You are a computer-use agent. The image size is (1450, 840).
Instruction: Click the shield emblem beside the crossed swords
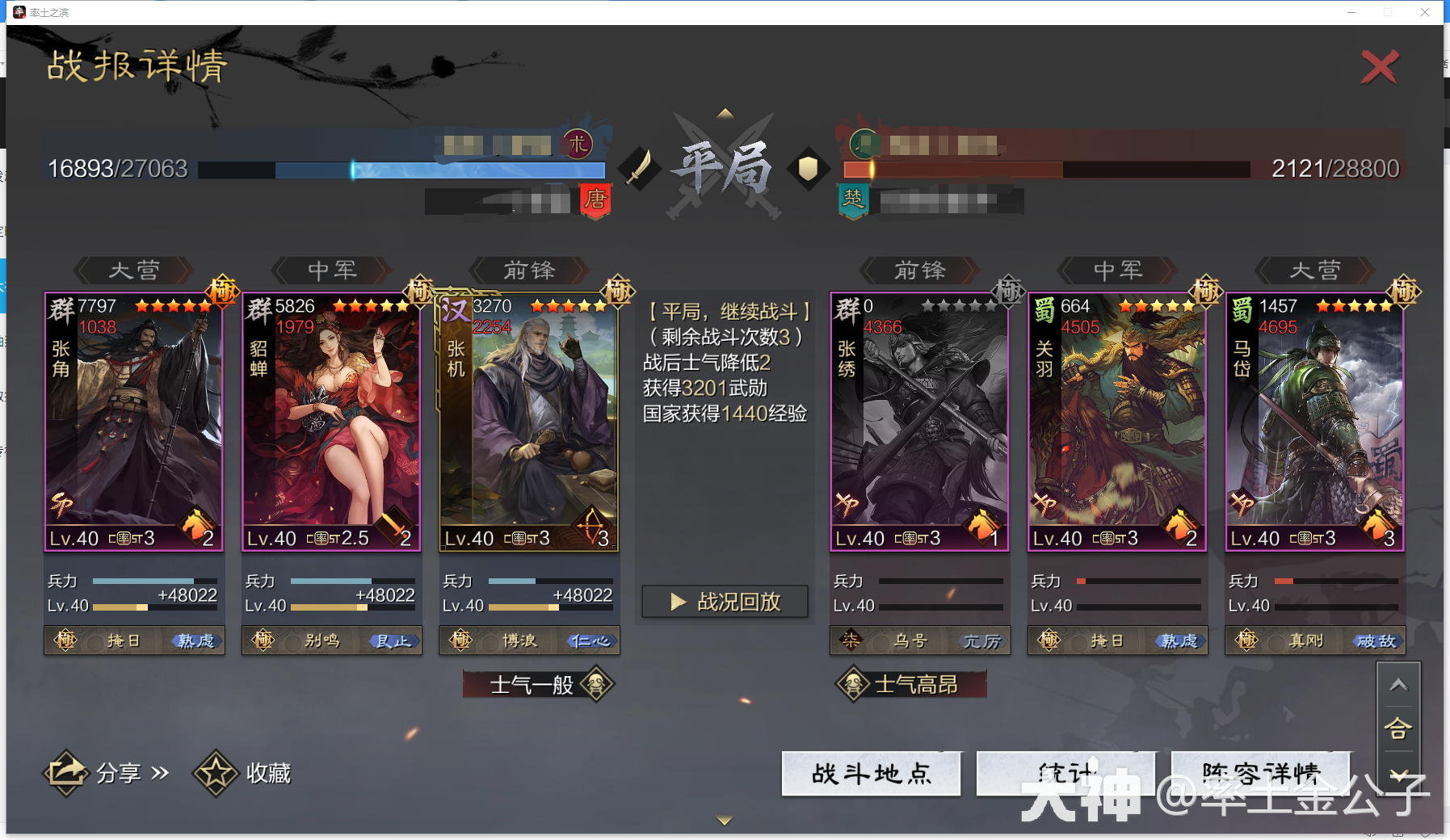coord(809,170)
